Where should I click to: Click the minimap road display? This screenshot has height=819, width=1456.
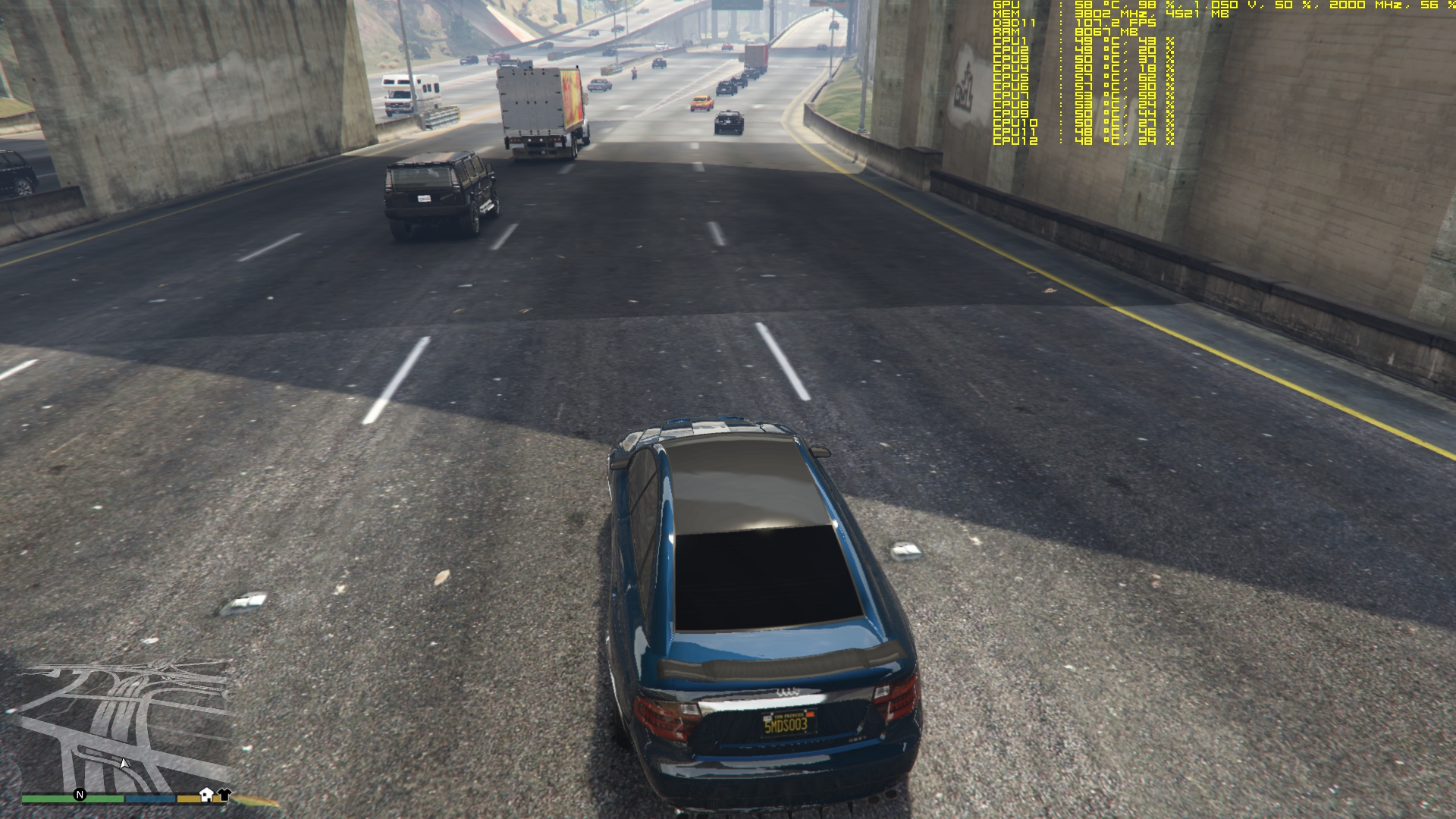(x=125, y=724)
